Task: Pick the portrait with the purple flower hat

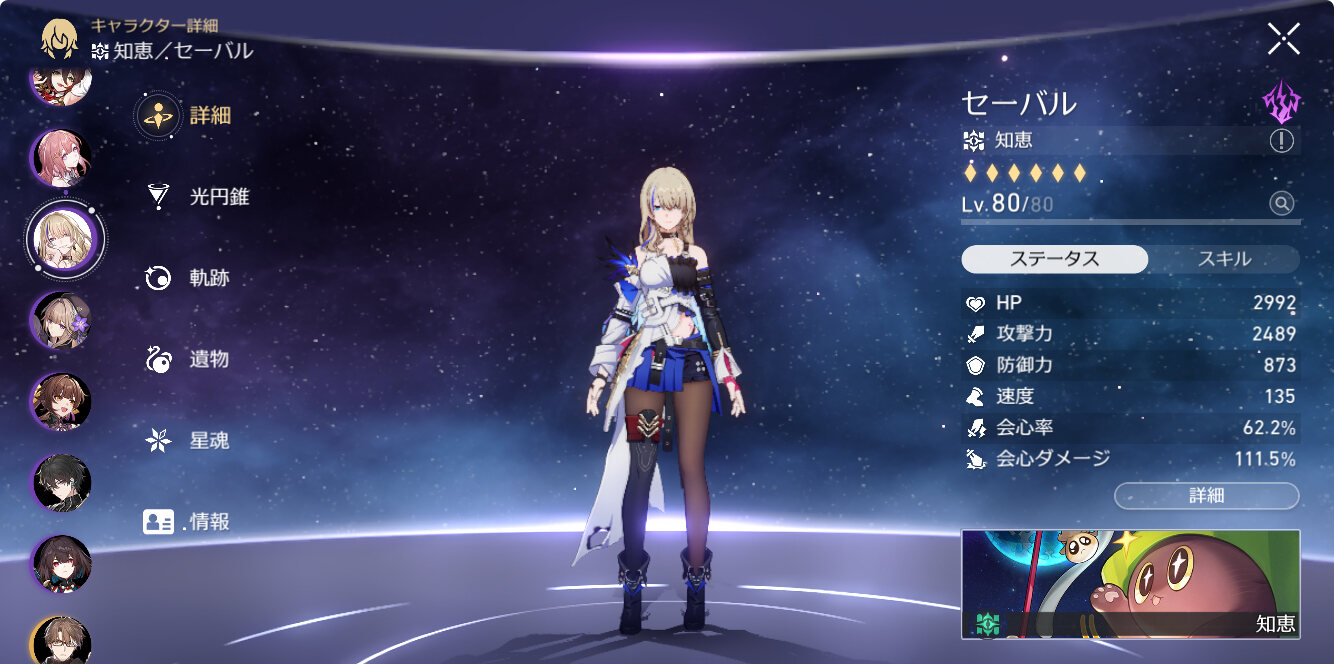Action: [62, 320]
